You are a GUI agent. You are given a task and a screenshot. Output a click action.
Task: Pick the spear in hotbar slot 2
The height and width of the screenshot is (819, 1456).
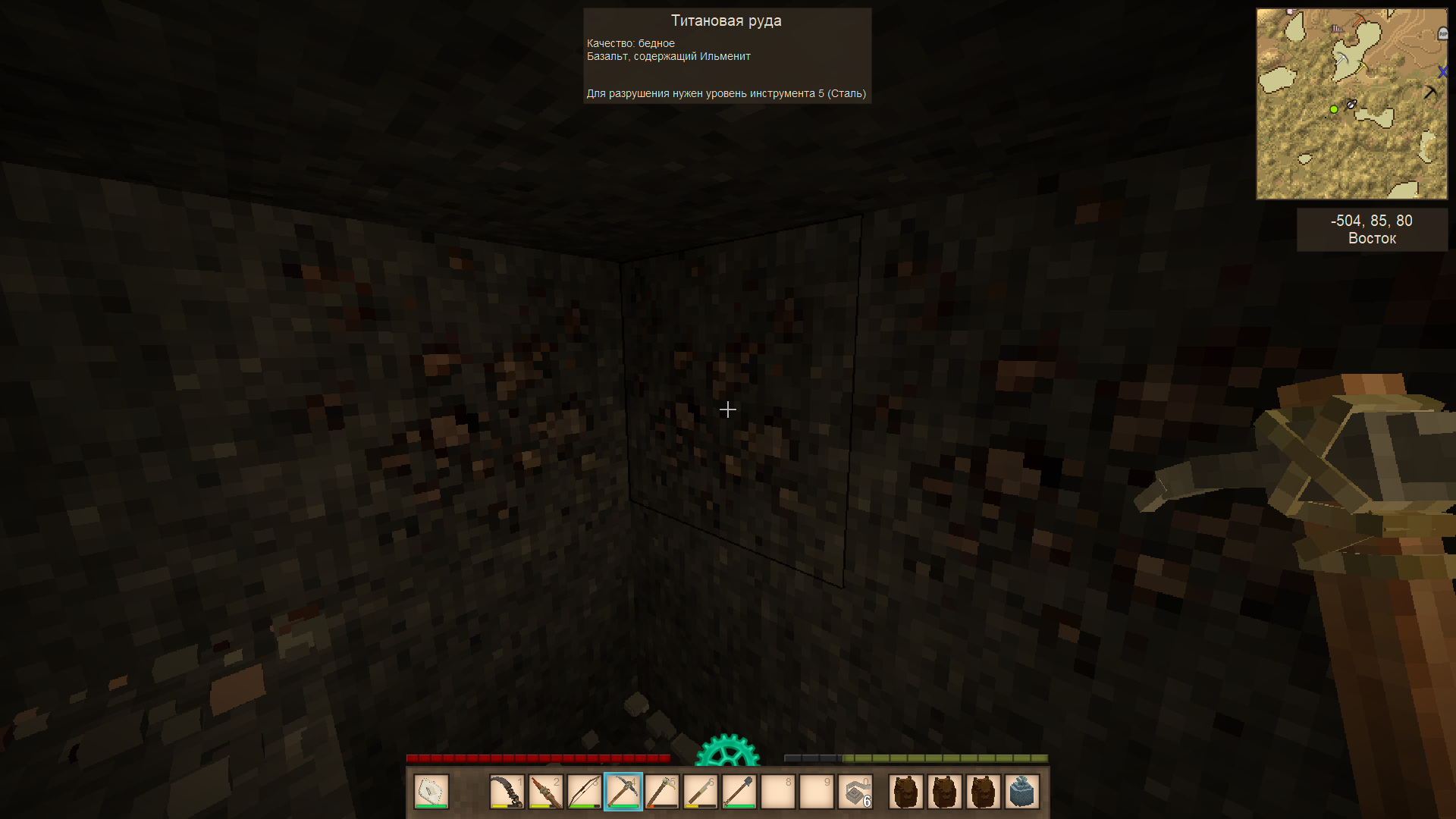546,792
